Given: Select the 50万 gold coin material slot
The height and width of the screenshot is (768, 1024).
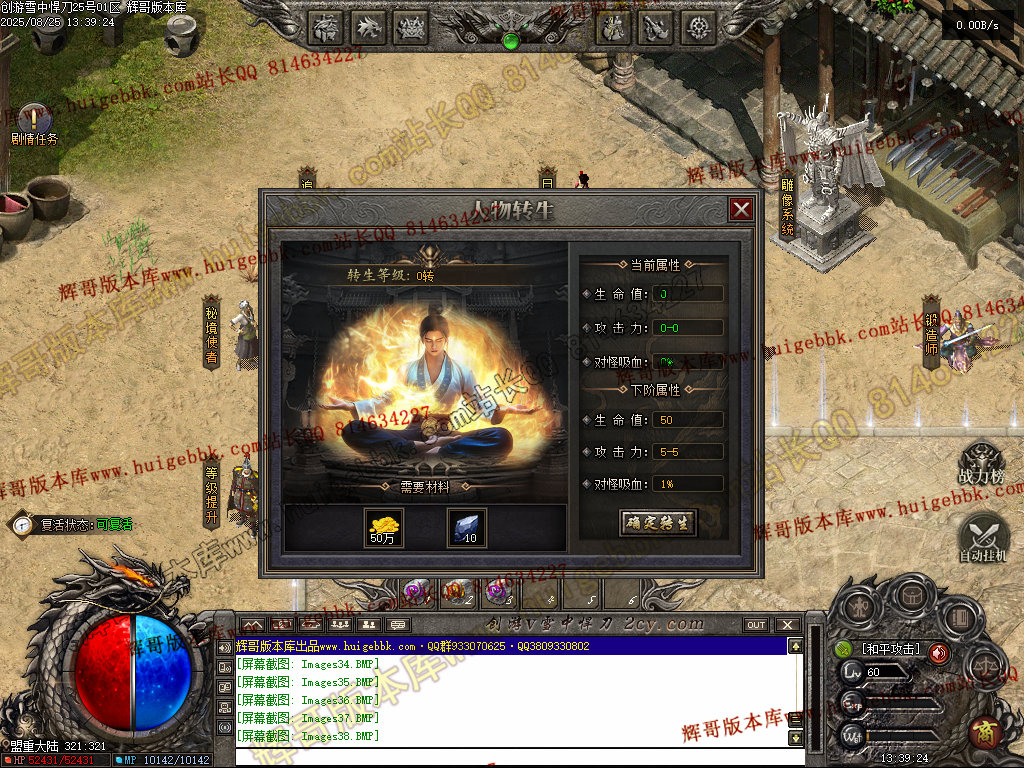Looking at the screenshot, I should (x=384, y=527).
